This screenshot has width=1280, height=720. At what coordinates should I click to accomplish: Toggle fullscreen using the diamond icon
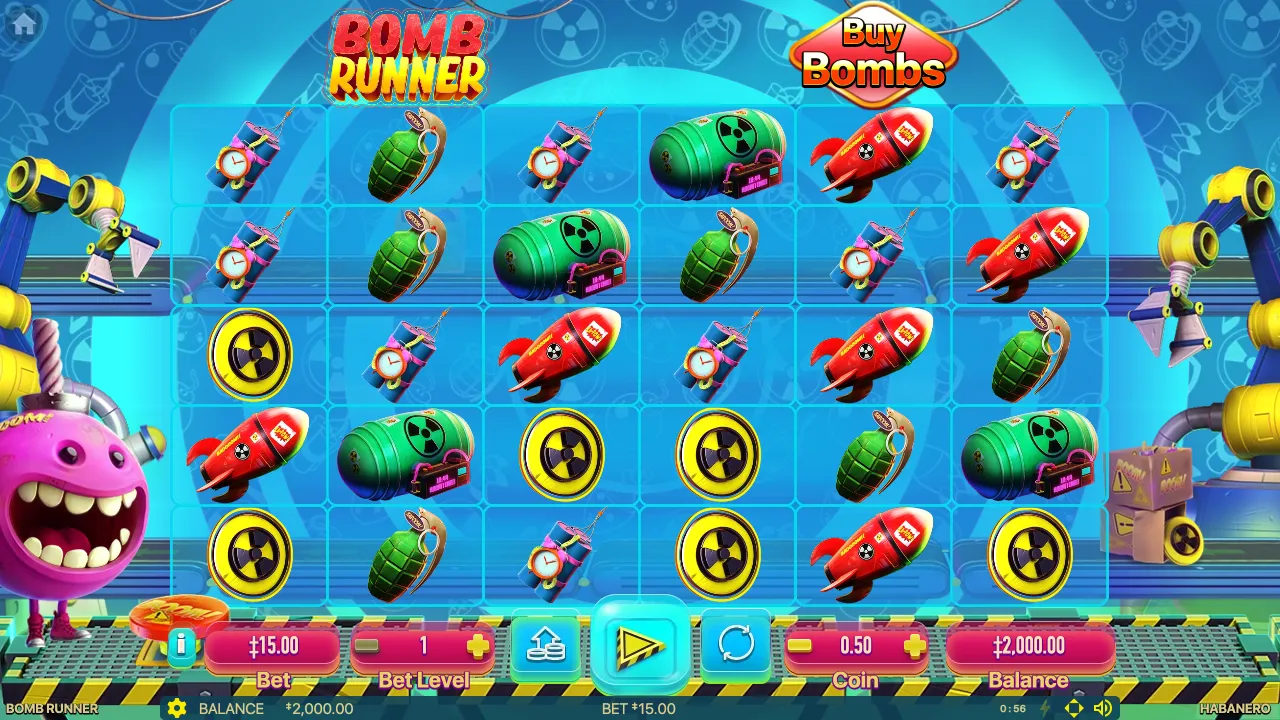click(x=1074, y=708)
